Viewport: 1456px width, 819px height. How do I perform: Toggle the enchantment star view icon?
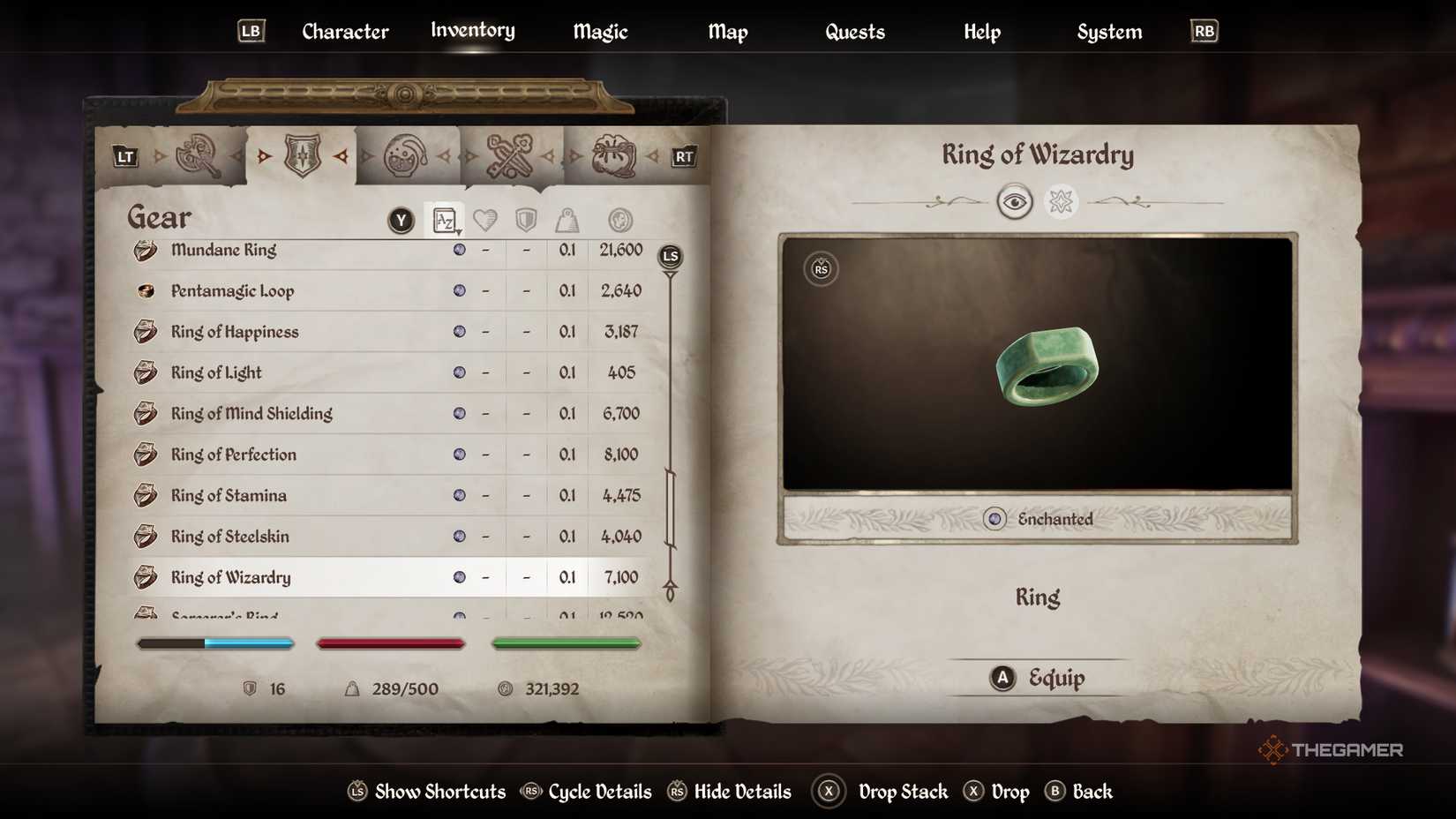click(x=1063, y=201)
